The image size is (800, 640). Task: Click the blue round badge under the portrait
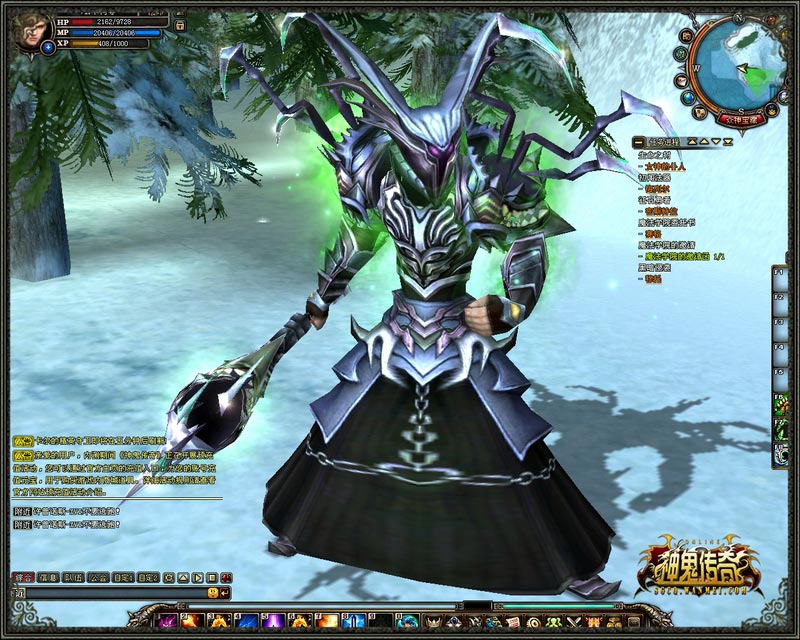tap(49, 48)
